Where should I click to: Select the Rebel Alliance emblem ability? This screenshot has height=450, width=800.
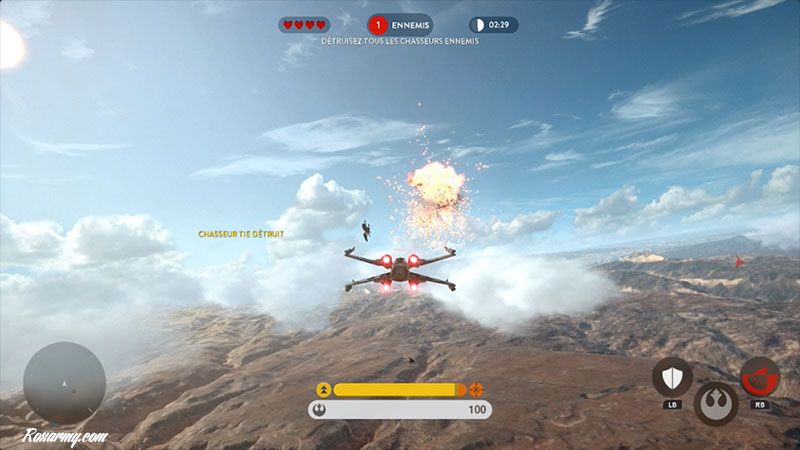(716, 402)
